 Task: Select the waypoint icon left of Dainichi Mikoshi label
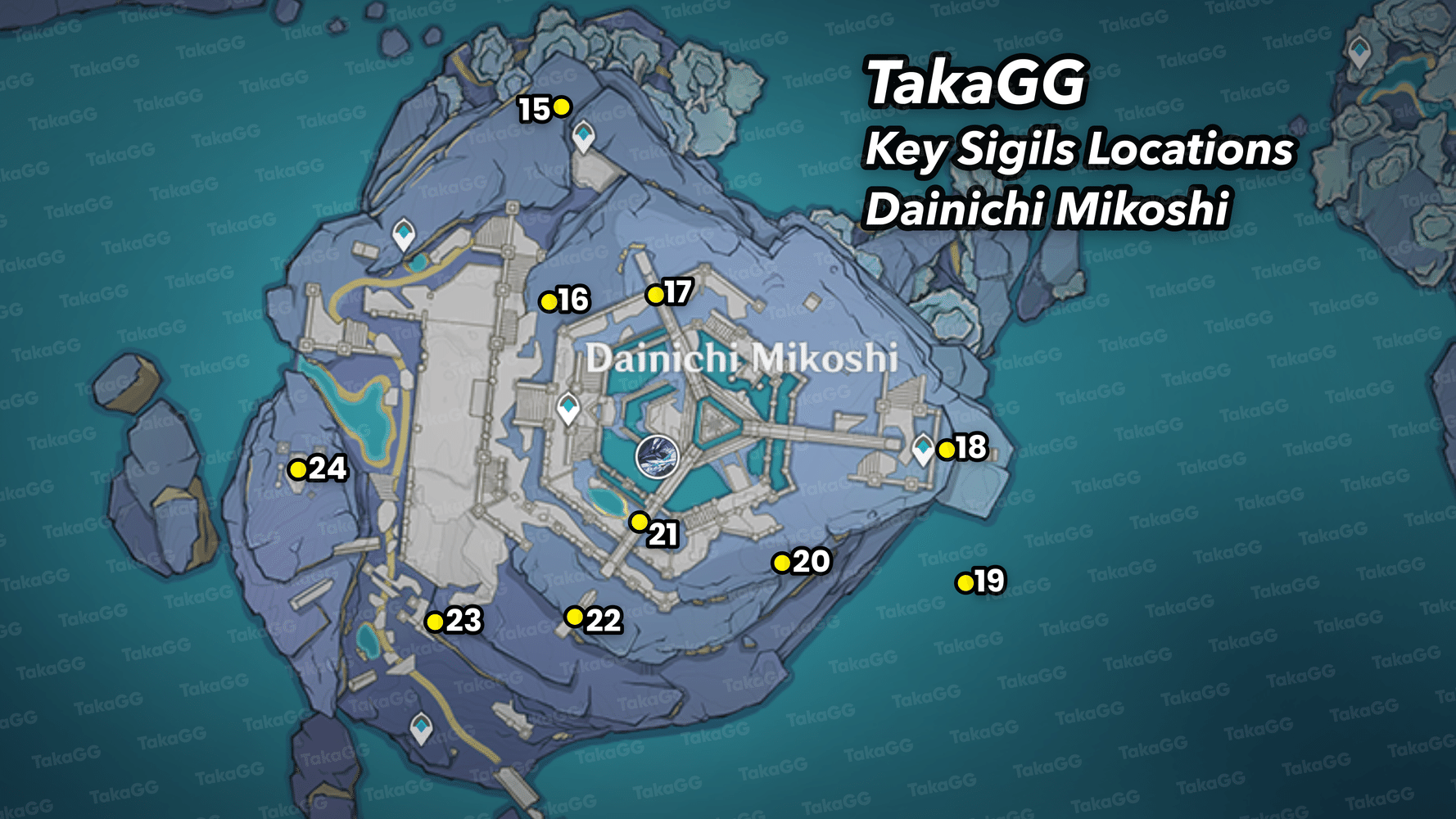(x=568, y=407)
